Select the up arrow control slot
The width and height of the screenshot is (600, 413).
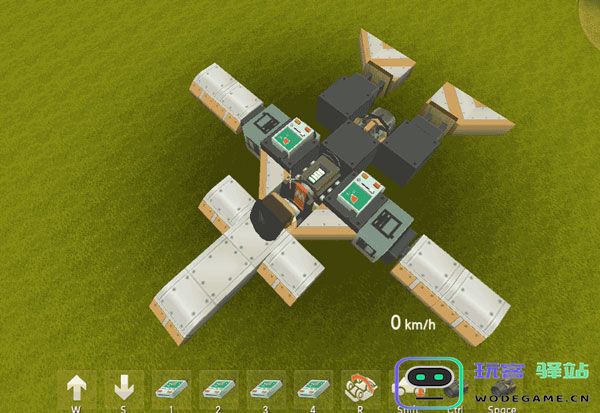tap(77, 388)
